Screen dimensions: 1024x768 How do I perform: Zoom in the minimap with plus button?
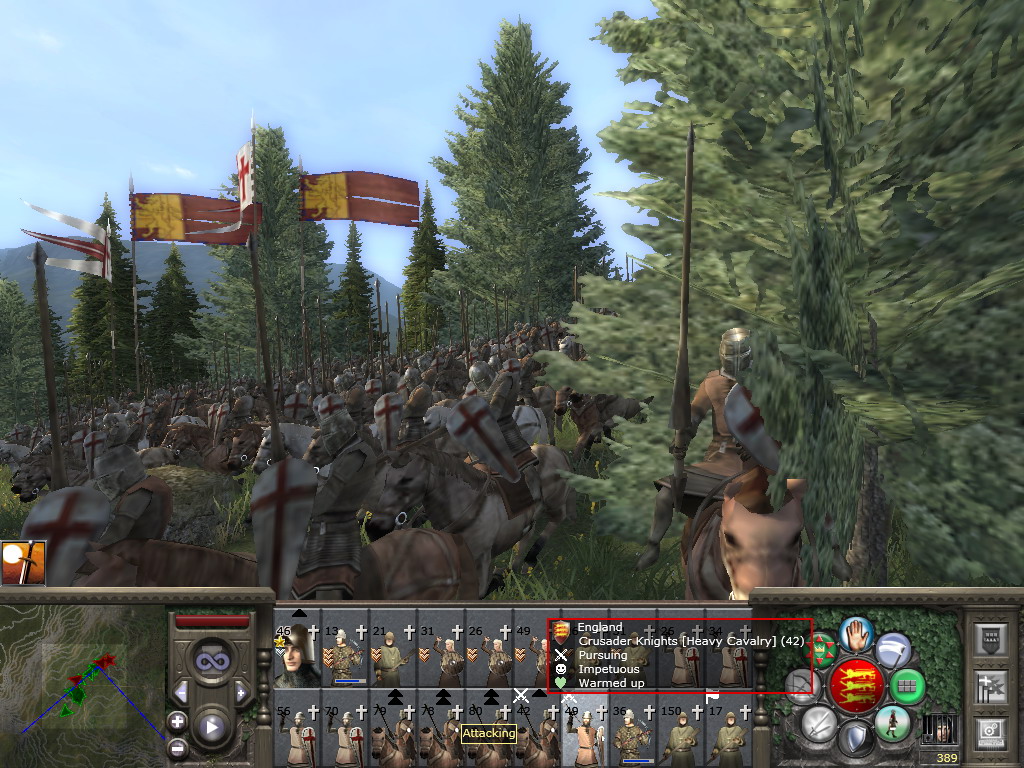point(177,721)
